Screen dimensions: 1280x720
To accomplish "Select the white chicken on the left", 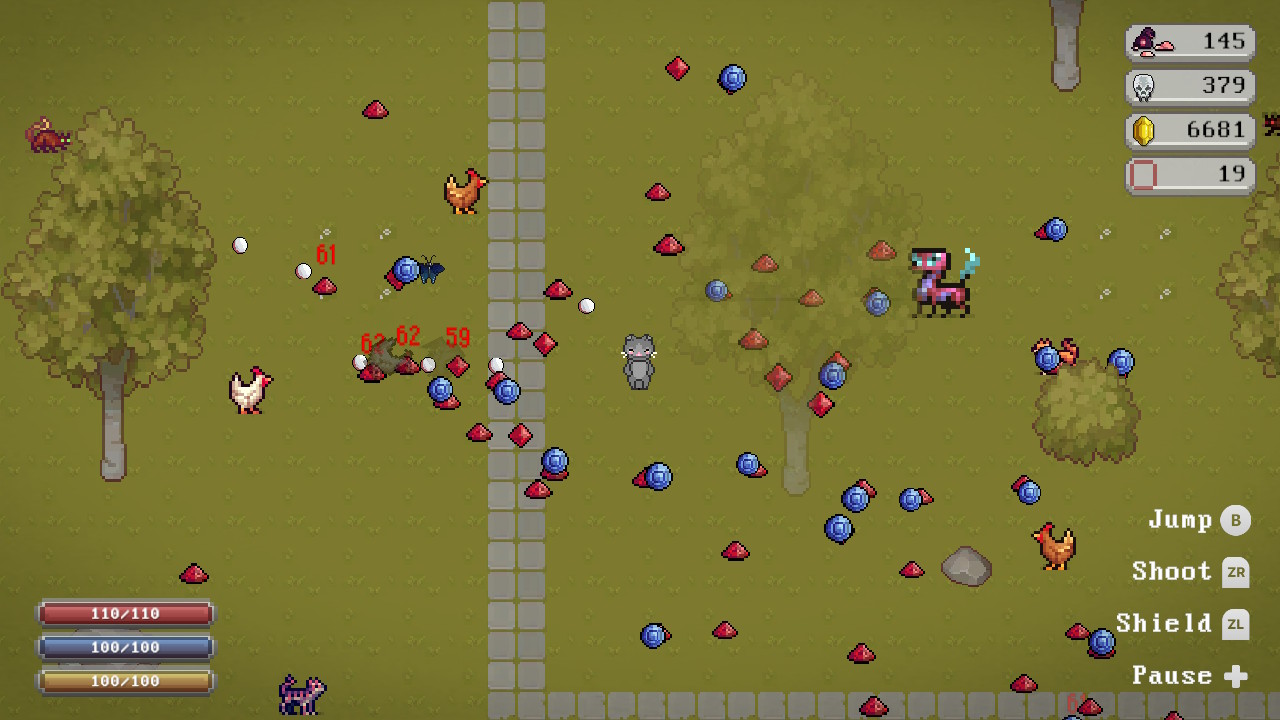I will [x=248, y=390].
